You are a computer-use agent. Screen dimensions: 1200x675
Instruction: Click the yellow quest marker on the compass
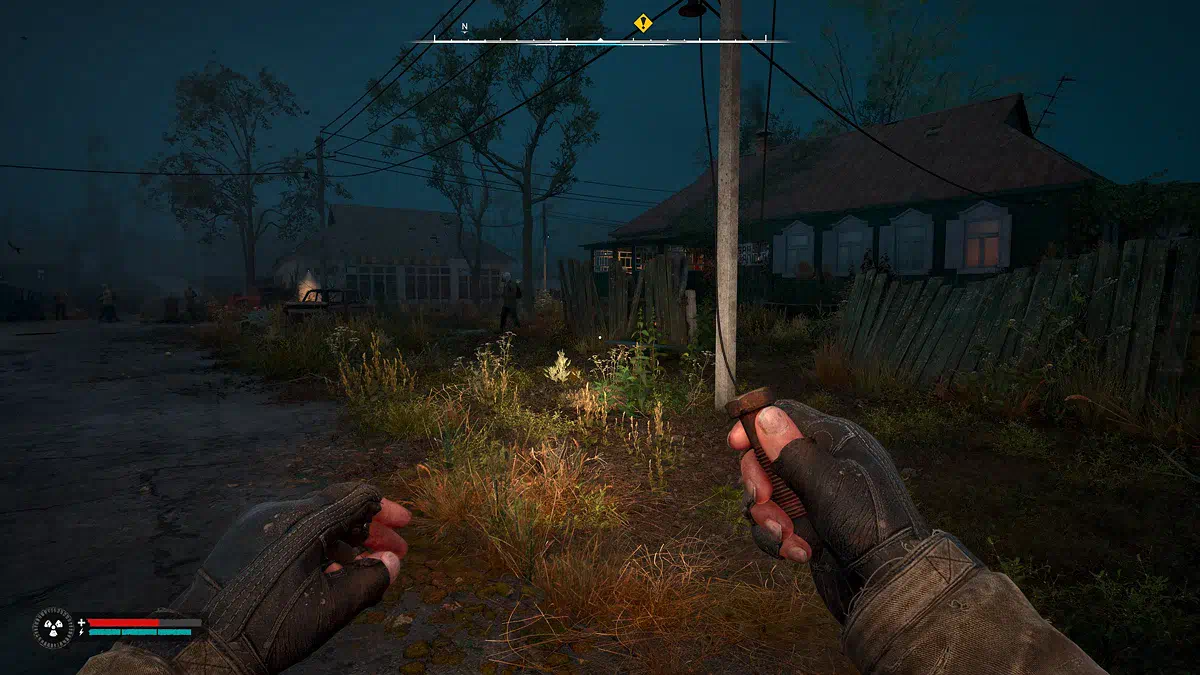[x=643, y=22]
